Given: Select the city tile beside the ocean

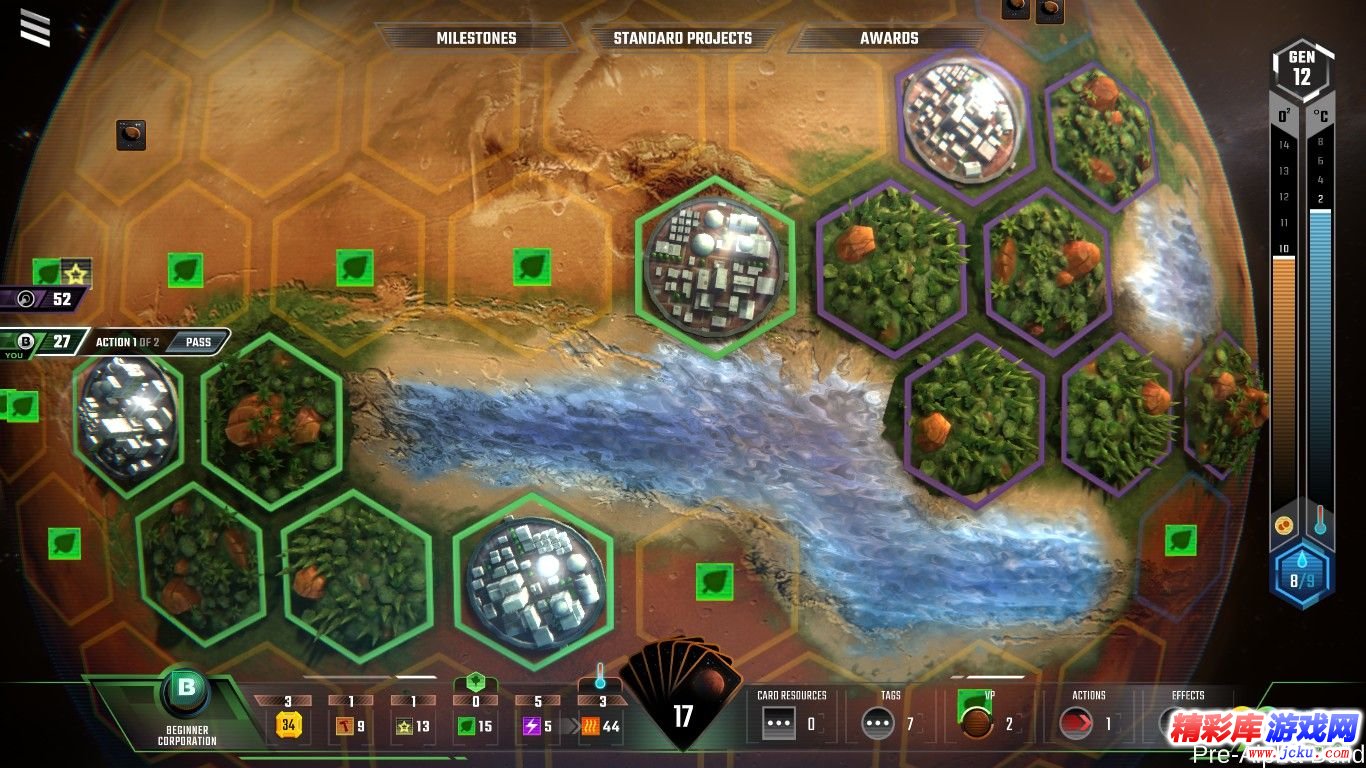Looking at the screenshot, I should tap(714, 266).
